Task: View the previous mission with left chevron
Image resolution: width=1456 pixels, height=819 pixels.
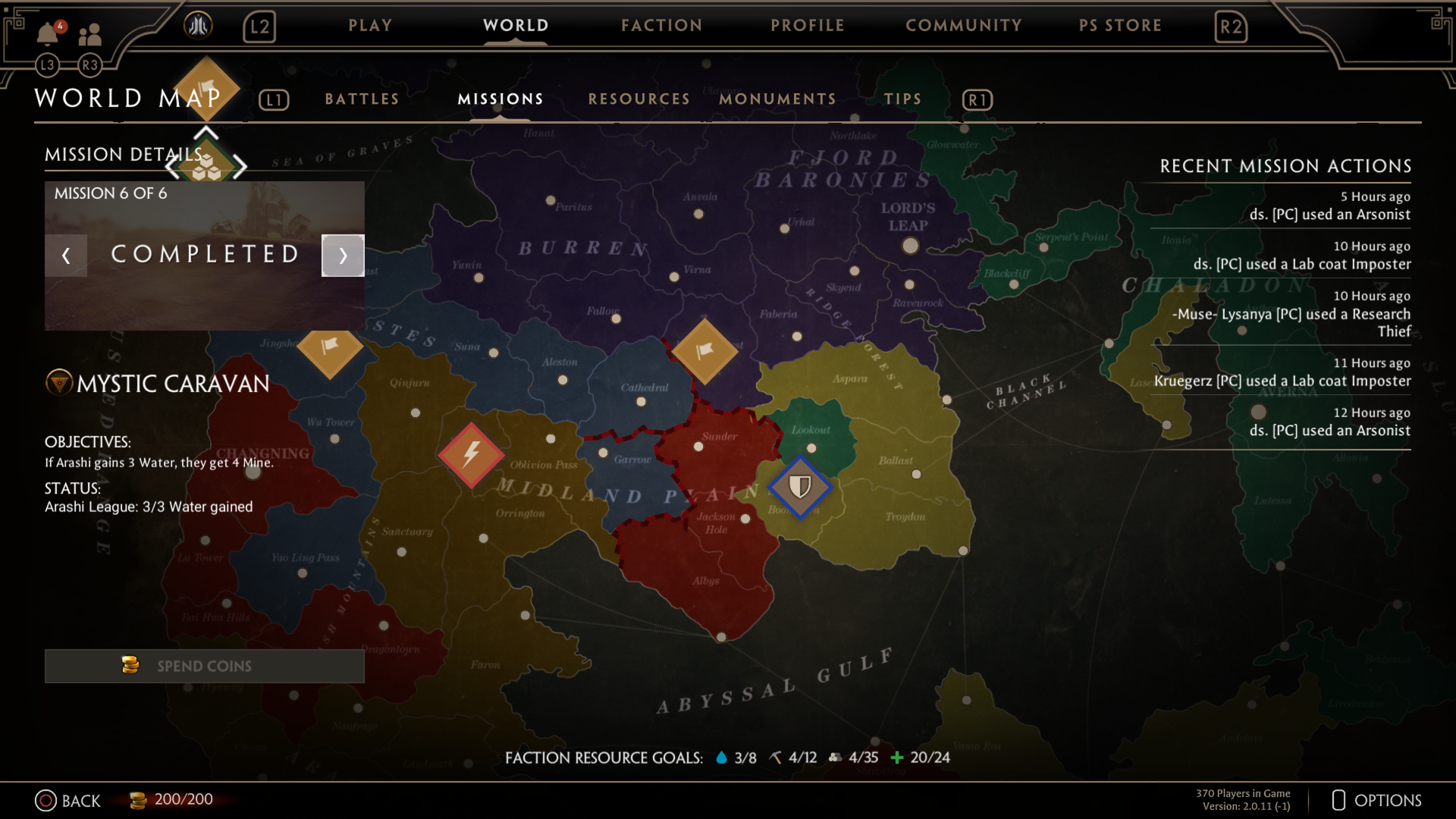Action: point(66,256)
